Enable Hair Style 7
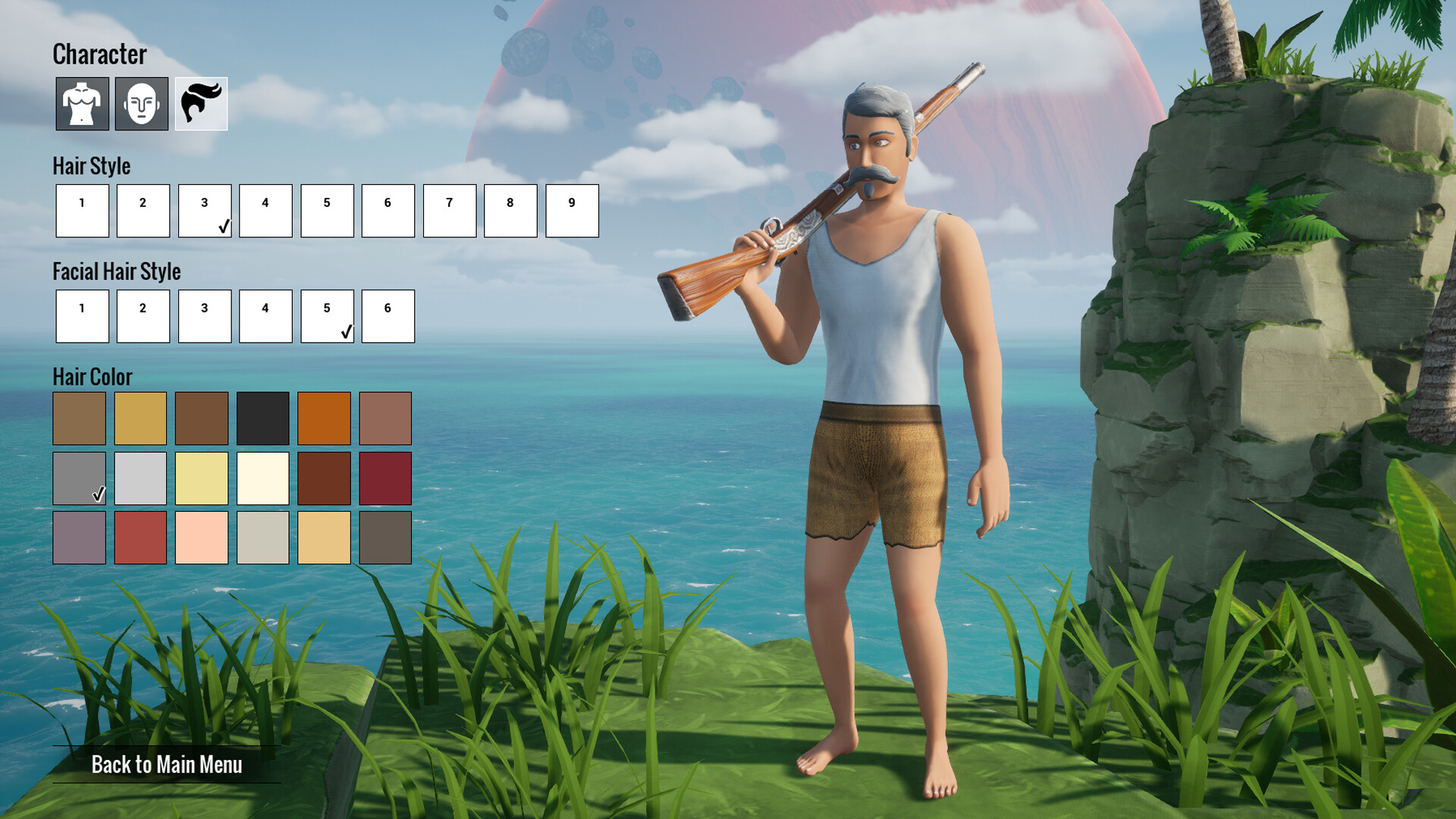This screenshot has width=1456, height=819. 448,211
